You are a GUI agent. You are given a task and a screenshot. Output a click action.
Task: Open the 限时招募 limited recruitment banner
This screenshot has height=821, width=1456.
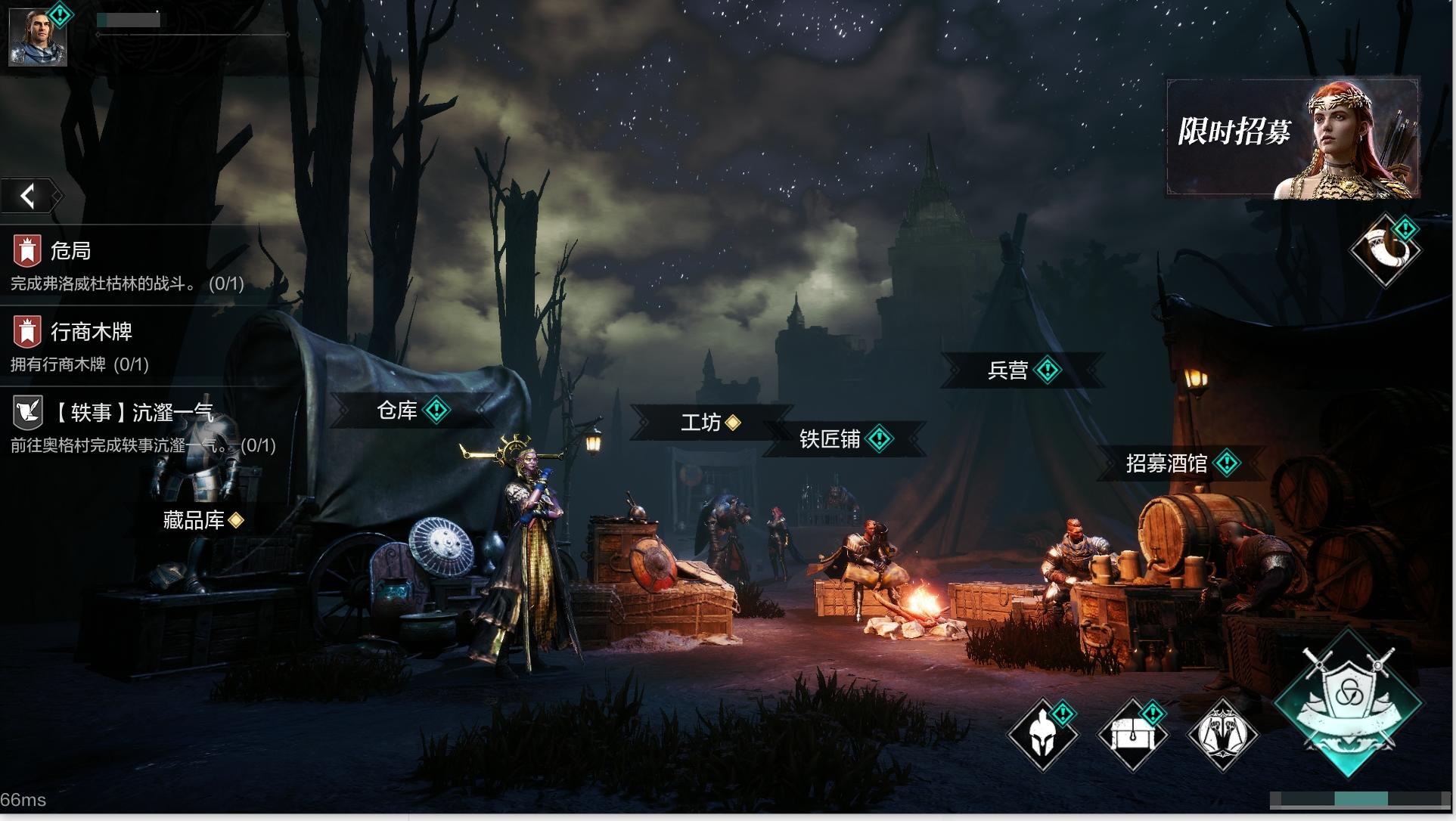[x=1292, y=138]
